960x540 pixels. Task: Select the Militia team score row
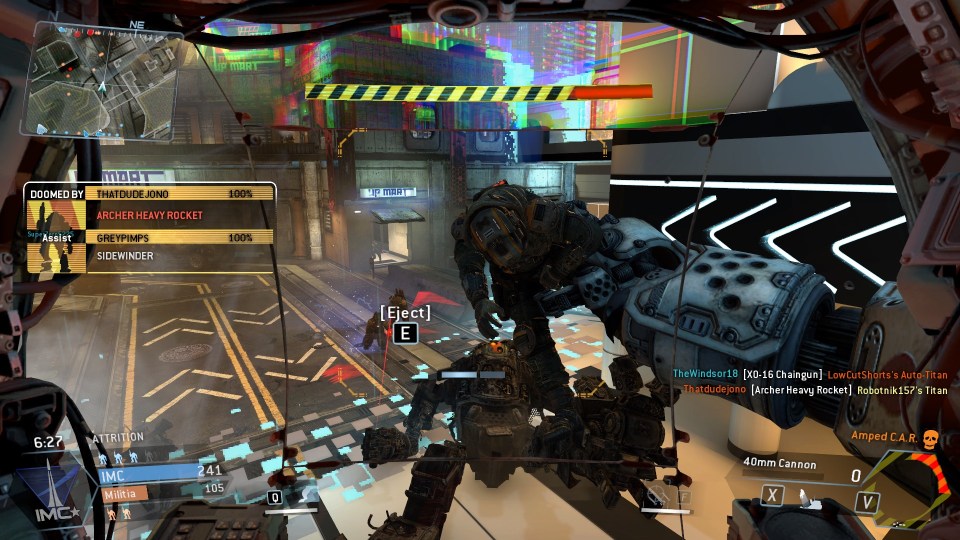pos(160,492)
